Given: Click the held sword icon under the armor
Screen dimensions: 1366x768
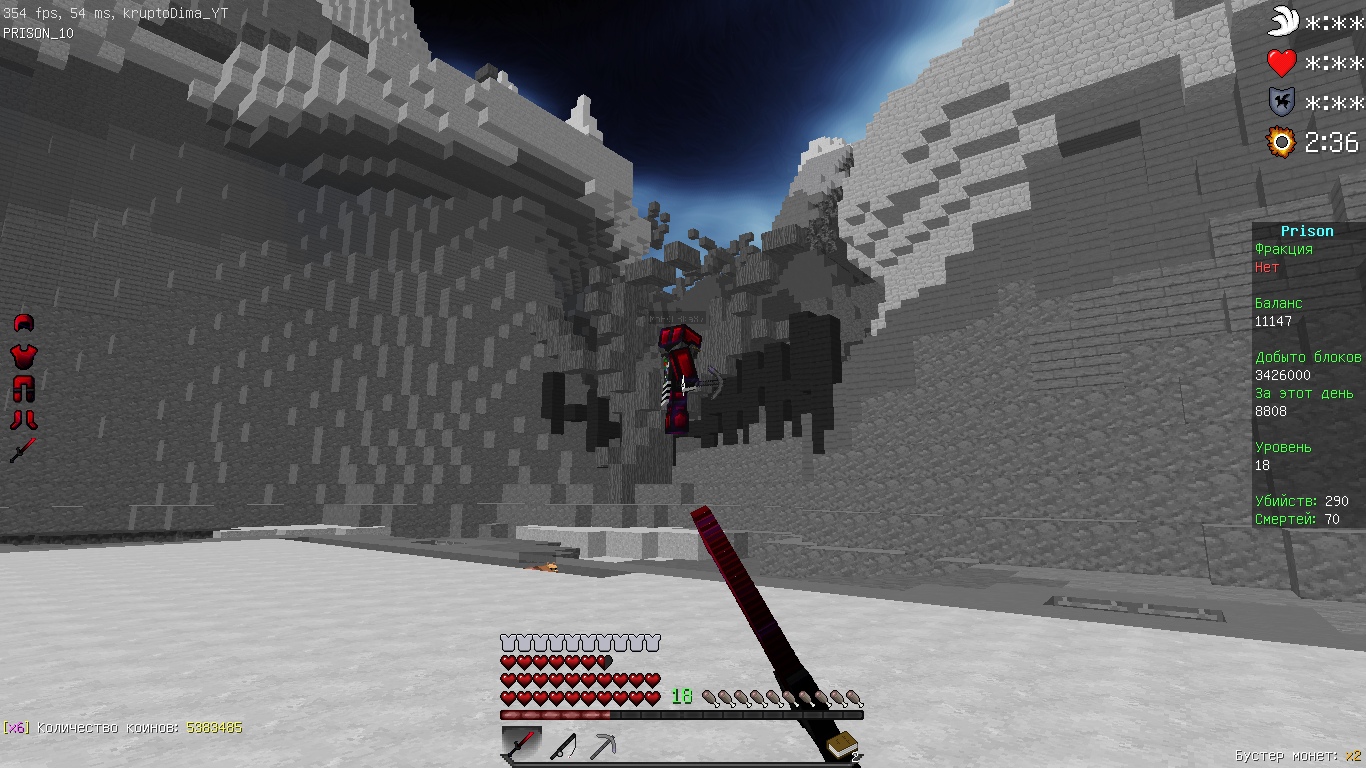Looking at the screenshot, I should pos(23,450).
